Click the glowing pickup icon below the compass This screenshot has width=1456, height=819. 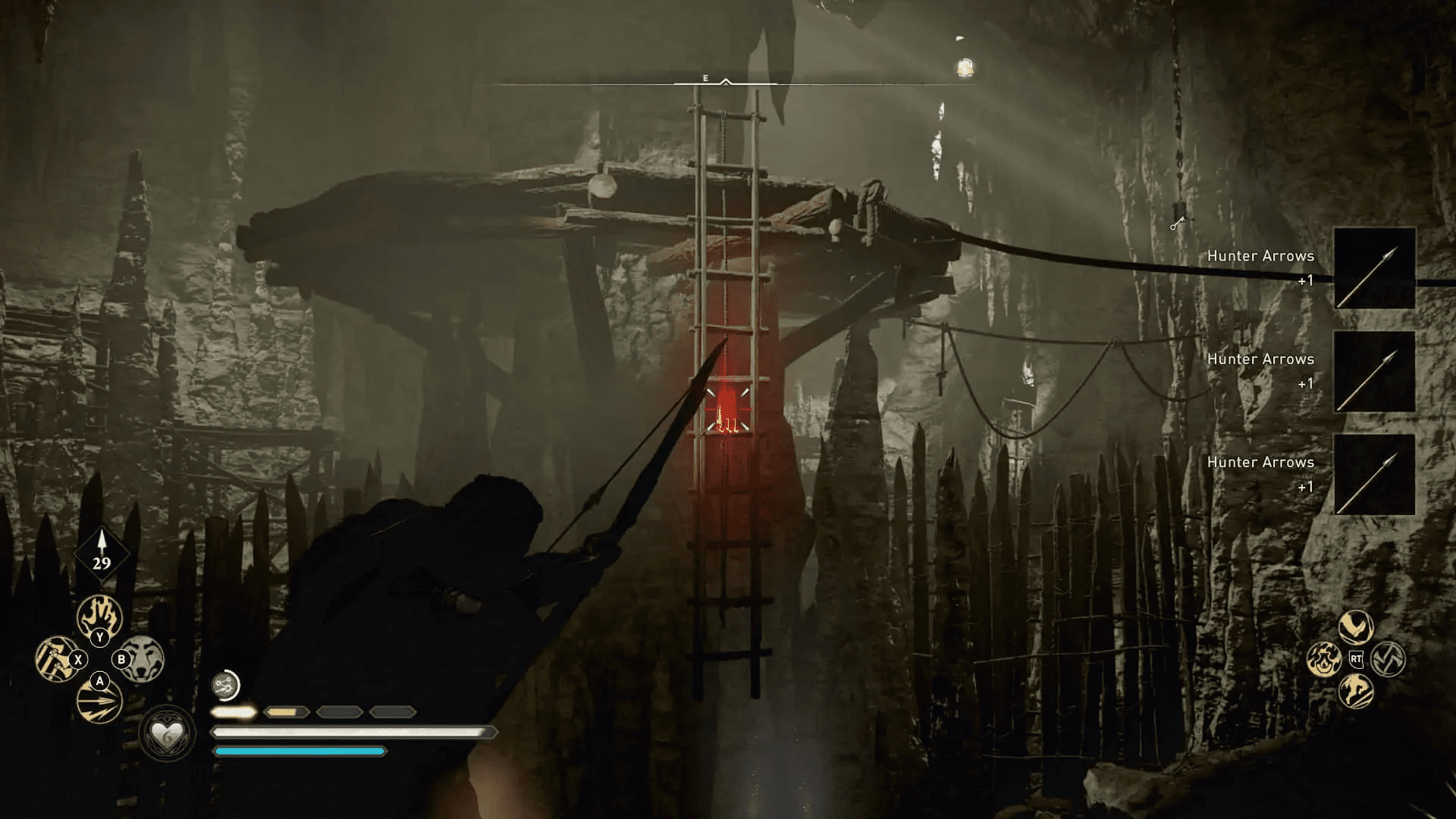tap(964, 68)
